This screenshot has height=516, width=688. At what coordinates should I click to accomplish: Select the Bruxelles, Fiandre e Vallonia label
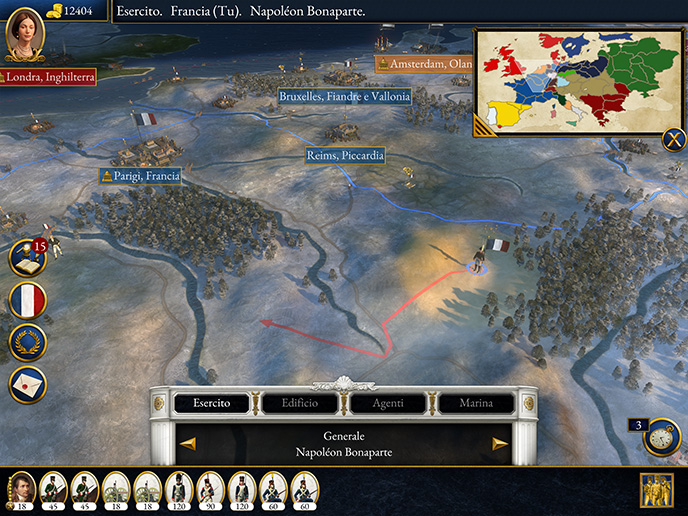pos(344,97)
